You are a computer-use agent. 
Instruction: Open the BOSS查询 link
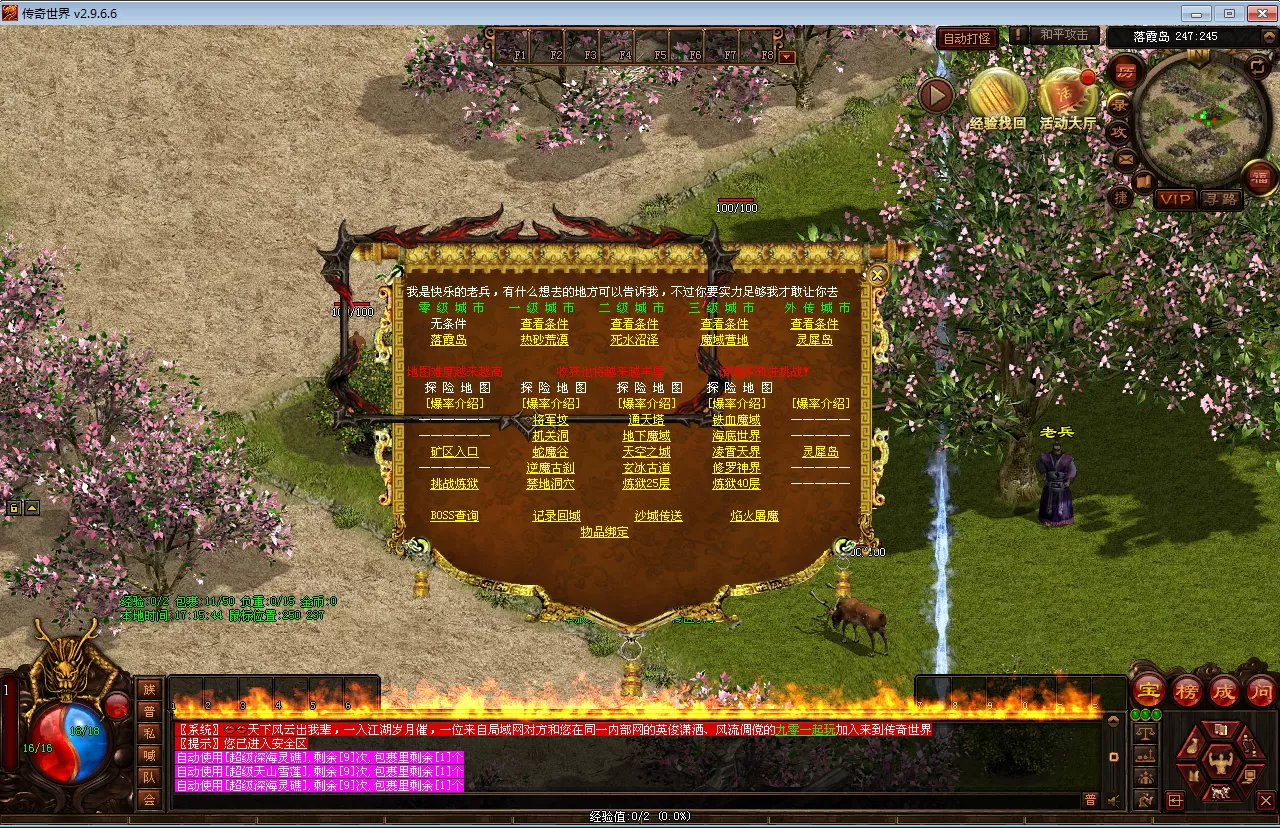(454, 516)
